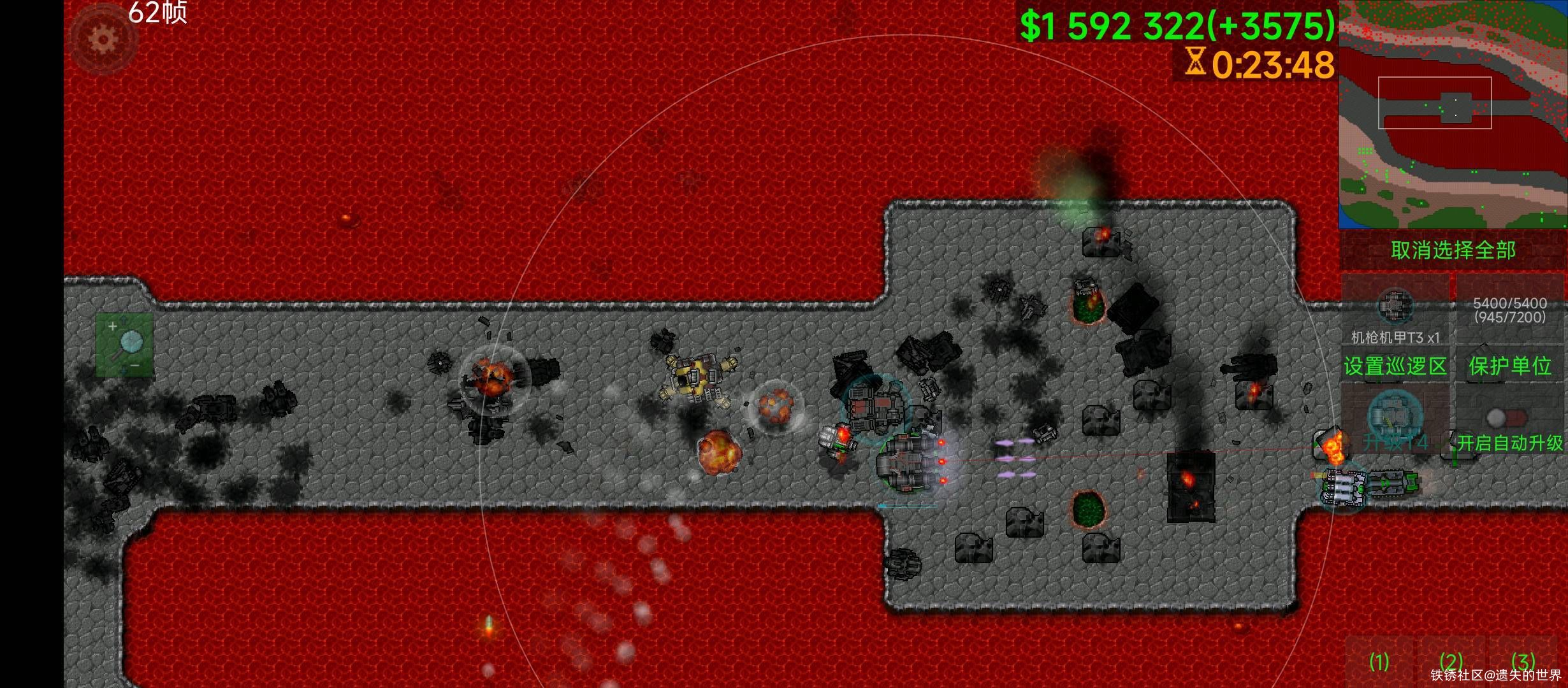Select the 机枪机甲T3 unit group icon

[1395, 310]
